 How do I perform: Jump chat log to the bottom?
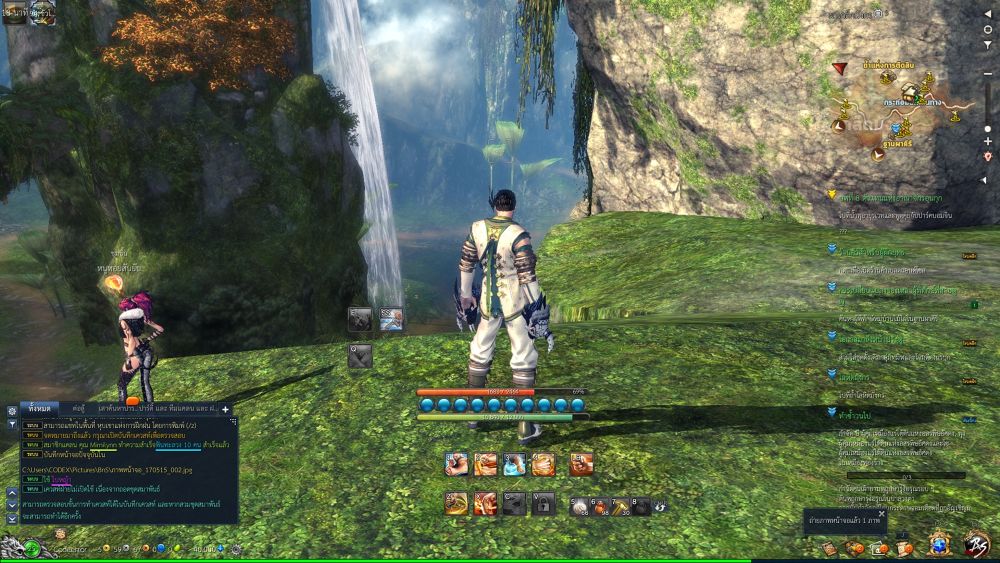click(x=12, y=519)
